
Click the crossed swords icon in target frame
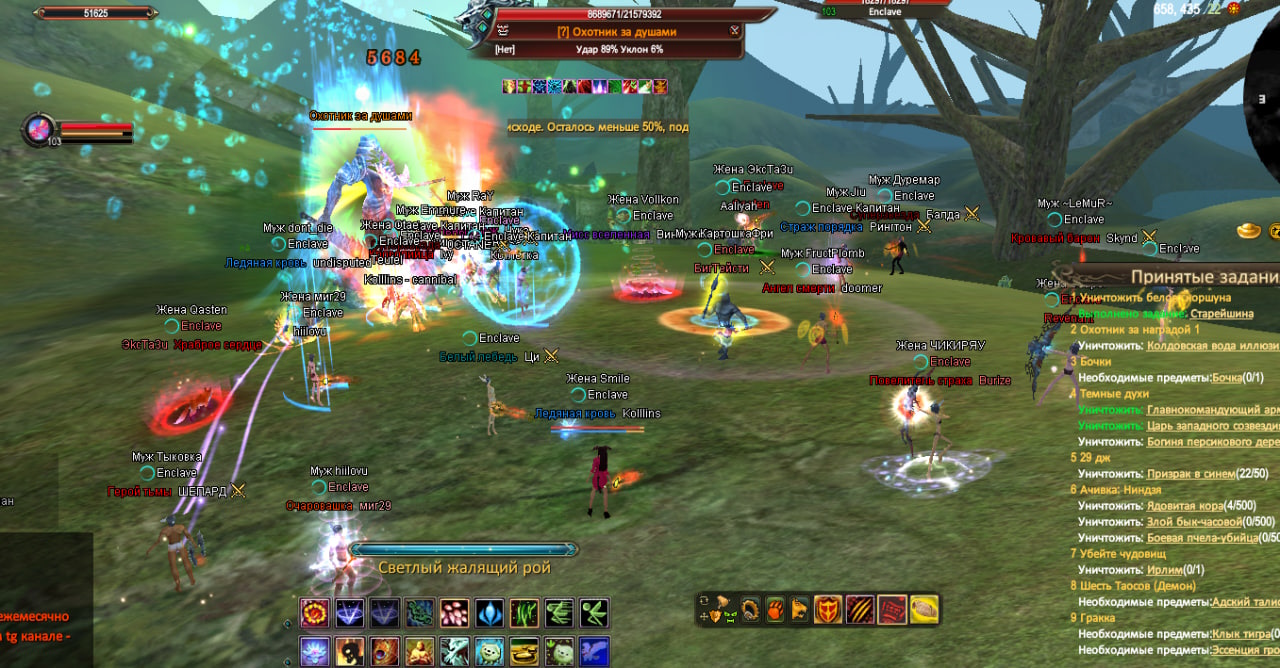pos(735,31)
